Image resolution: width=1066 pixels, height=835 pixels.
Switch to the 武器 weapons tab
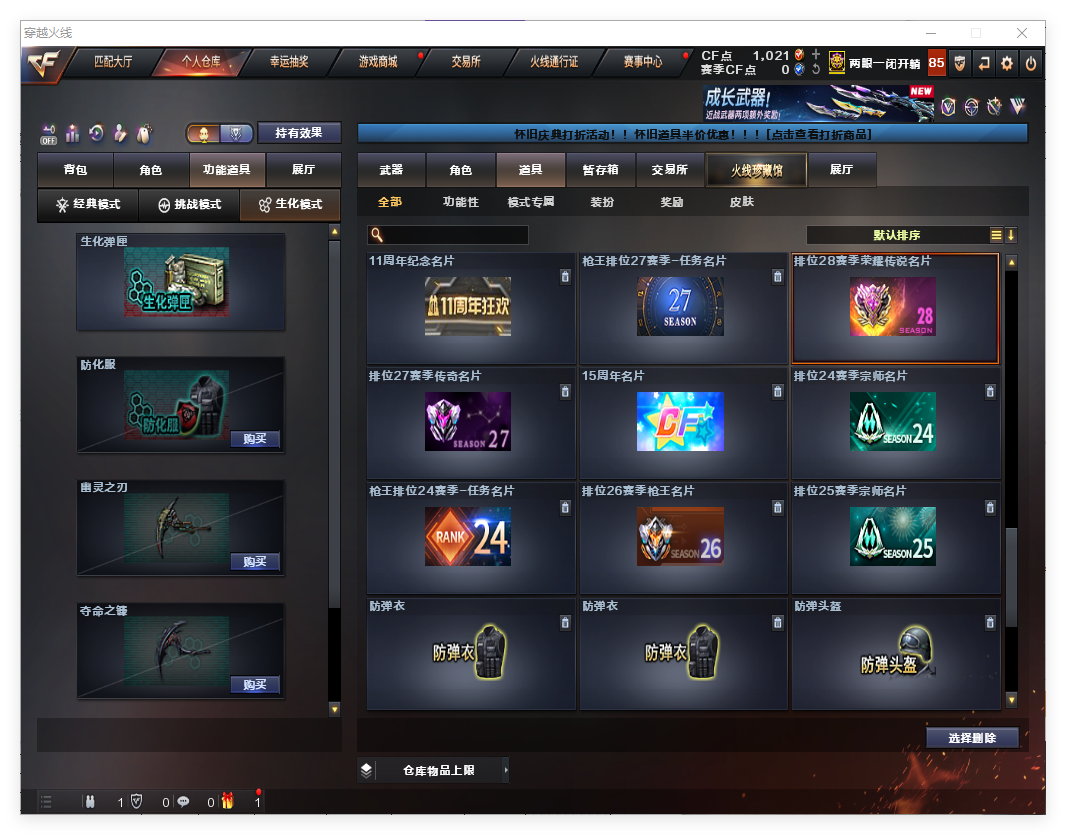click(x=391, y=170)
